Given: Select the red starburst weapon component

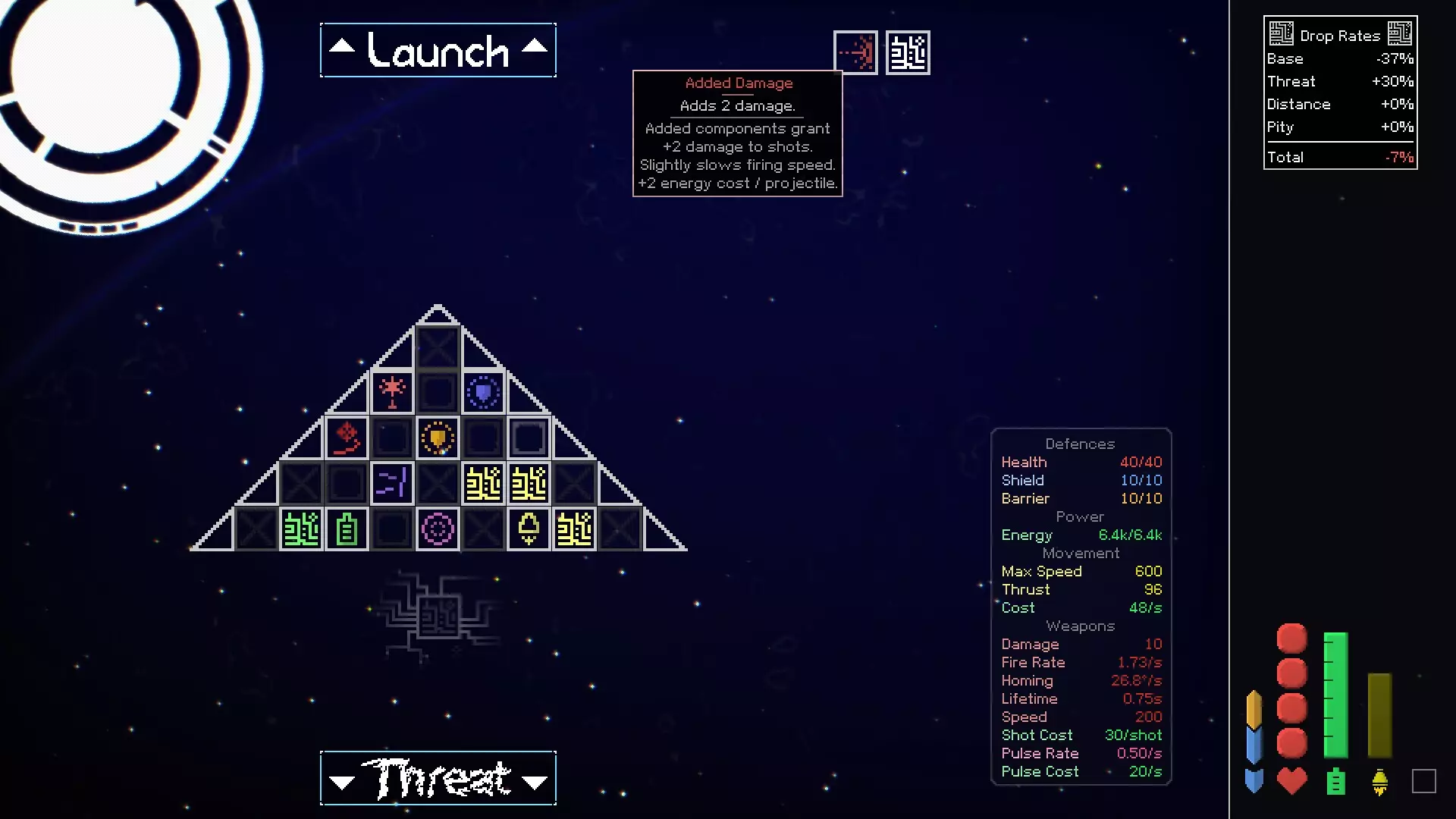Looking at the screenshot, I should pyautogui.click(x=392, y=390).
